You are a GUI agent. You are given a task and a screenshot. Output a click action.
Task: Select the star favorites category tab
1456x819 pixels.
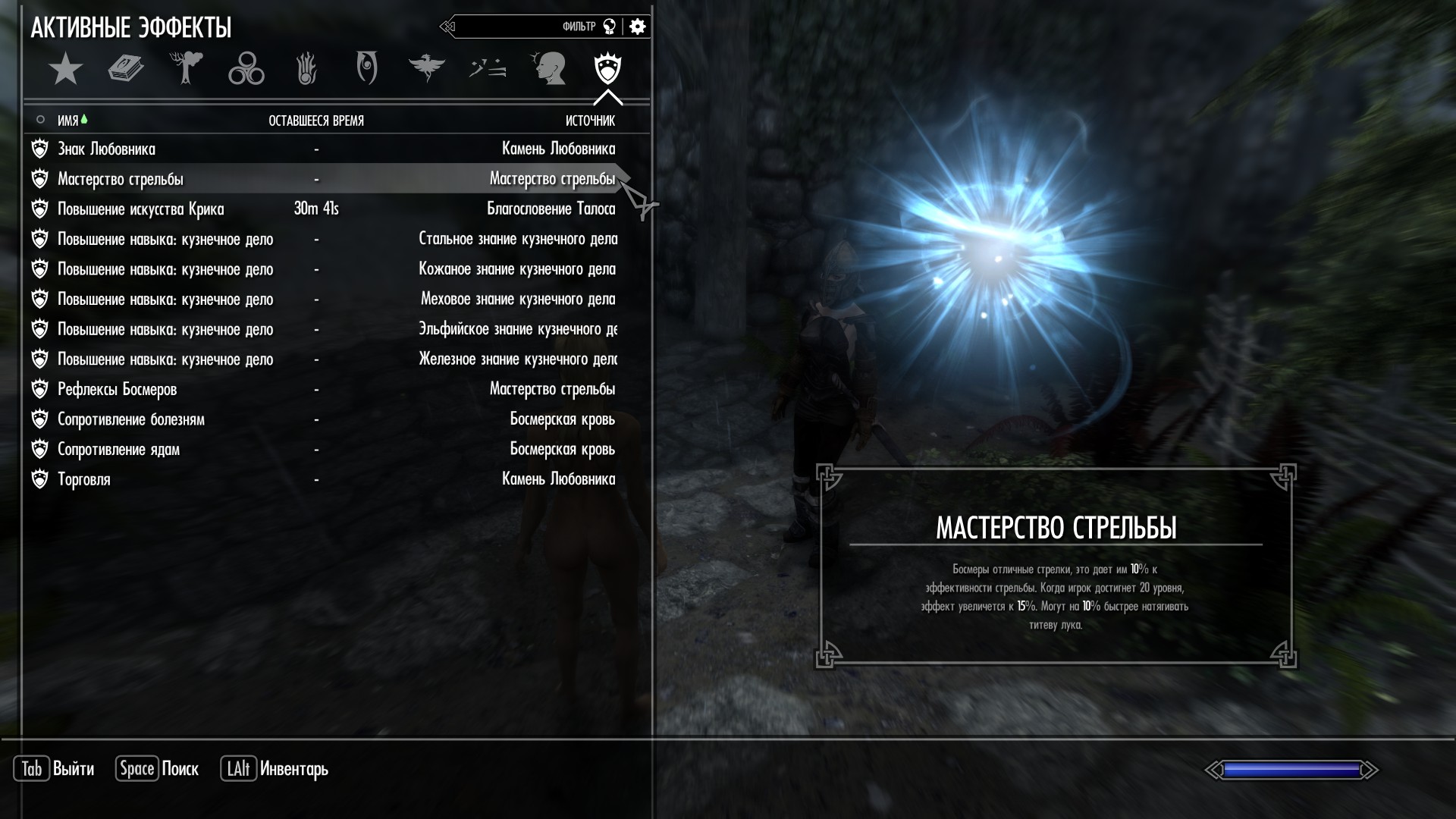point(65,69)
